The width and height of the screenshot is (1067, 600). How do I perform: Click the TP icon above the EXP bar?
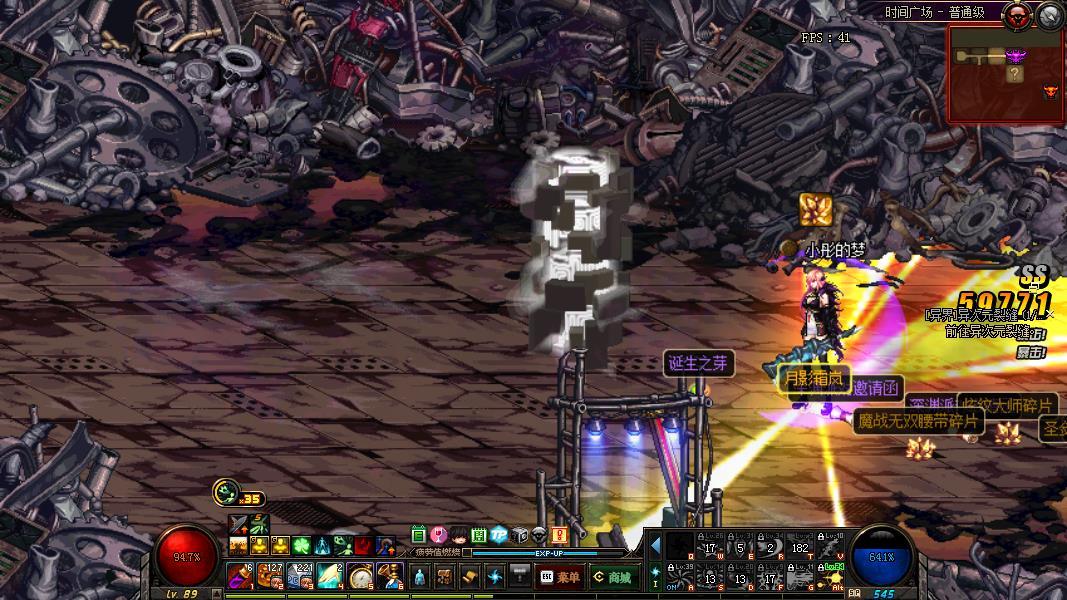pyautogui.click(x=498, y=535)
